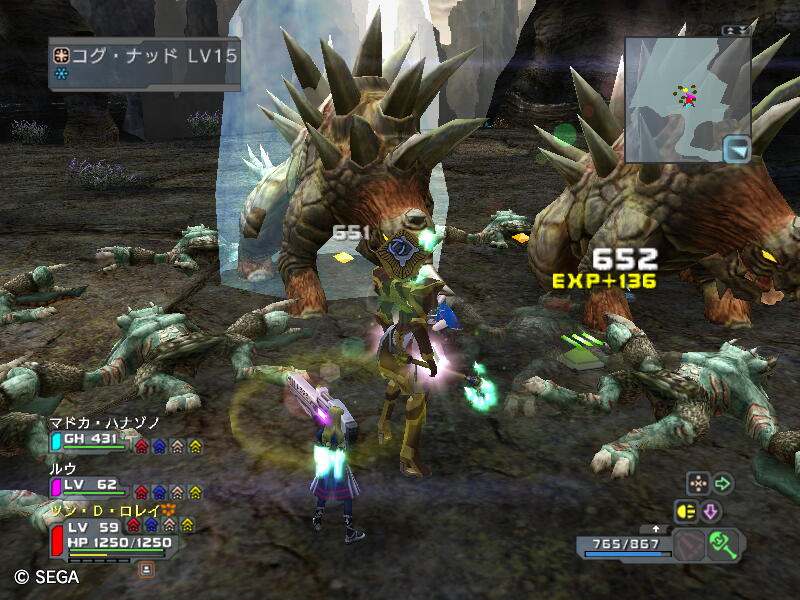
Task: Select the green wand weapon slot
Action: [x=722, y=544]
